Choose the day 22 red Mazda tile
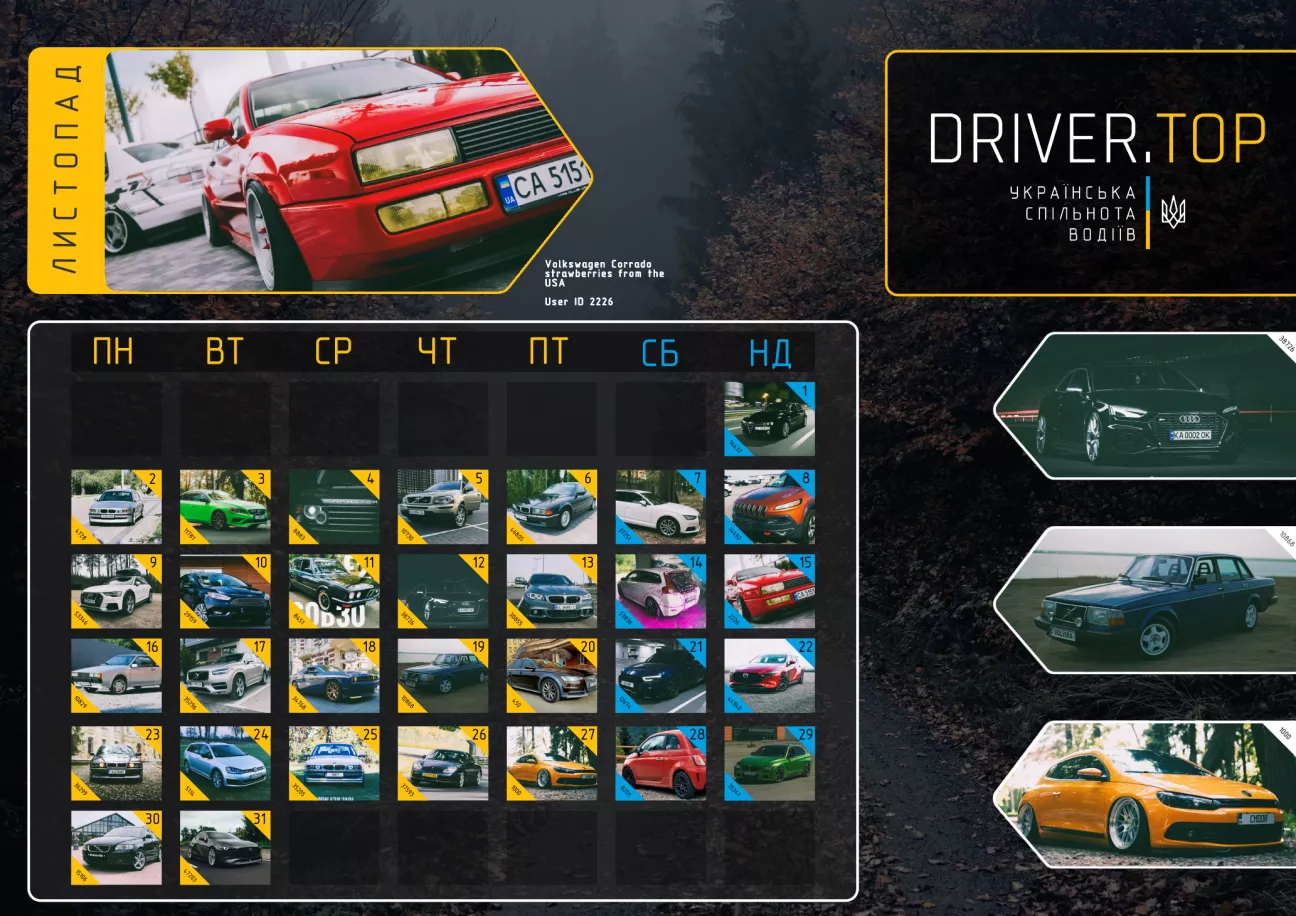 click(768, 676)
